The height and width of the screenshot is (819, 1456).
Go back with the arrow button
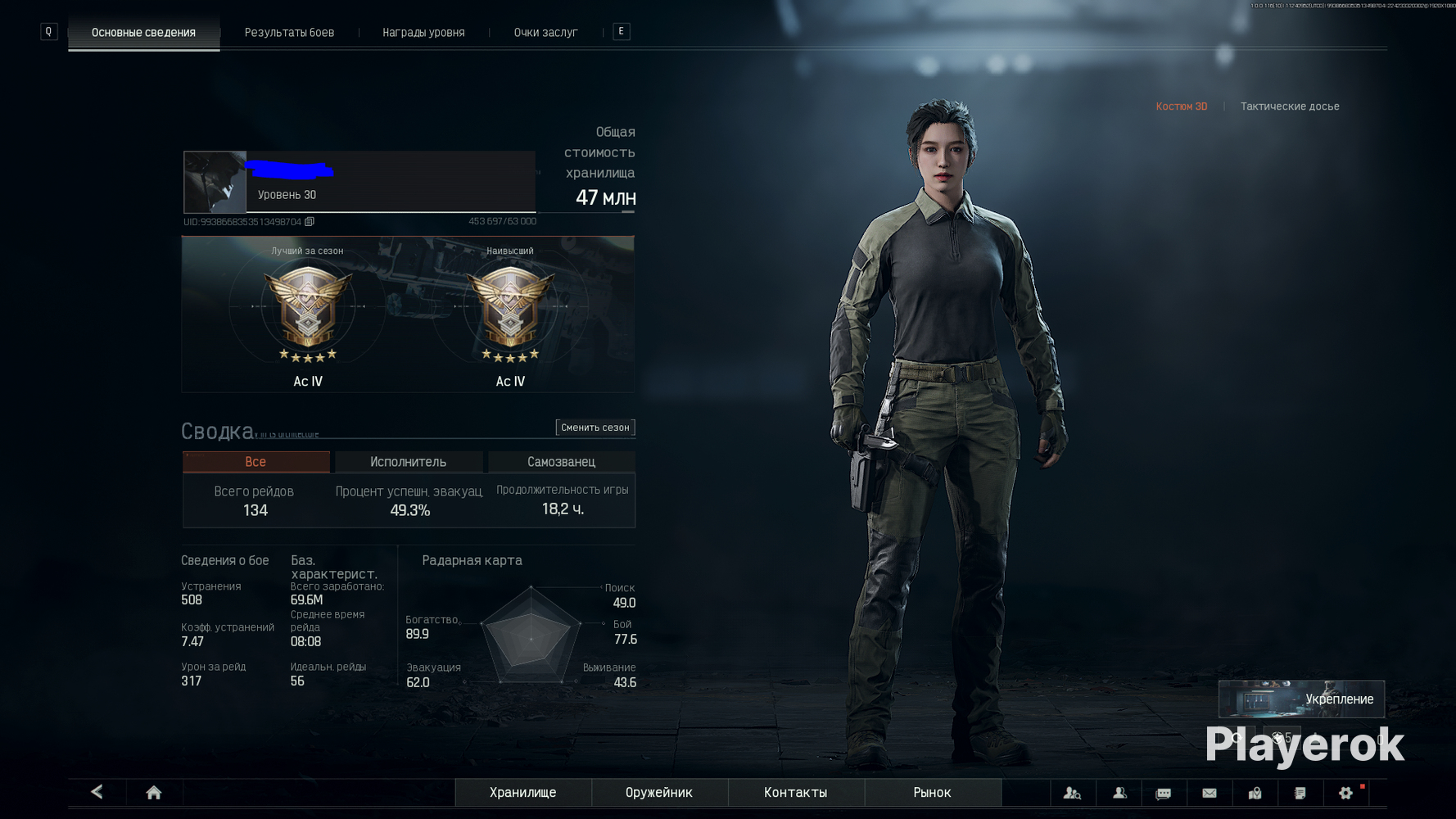tap(97, 792)
